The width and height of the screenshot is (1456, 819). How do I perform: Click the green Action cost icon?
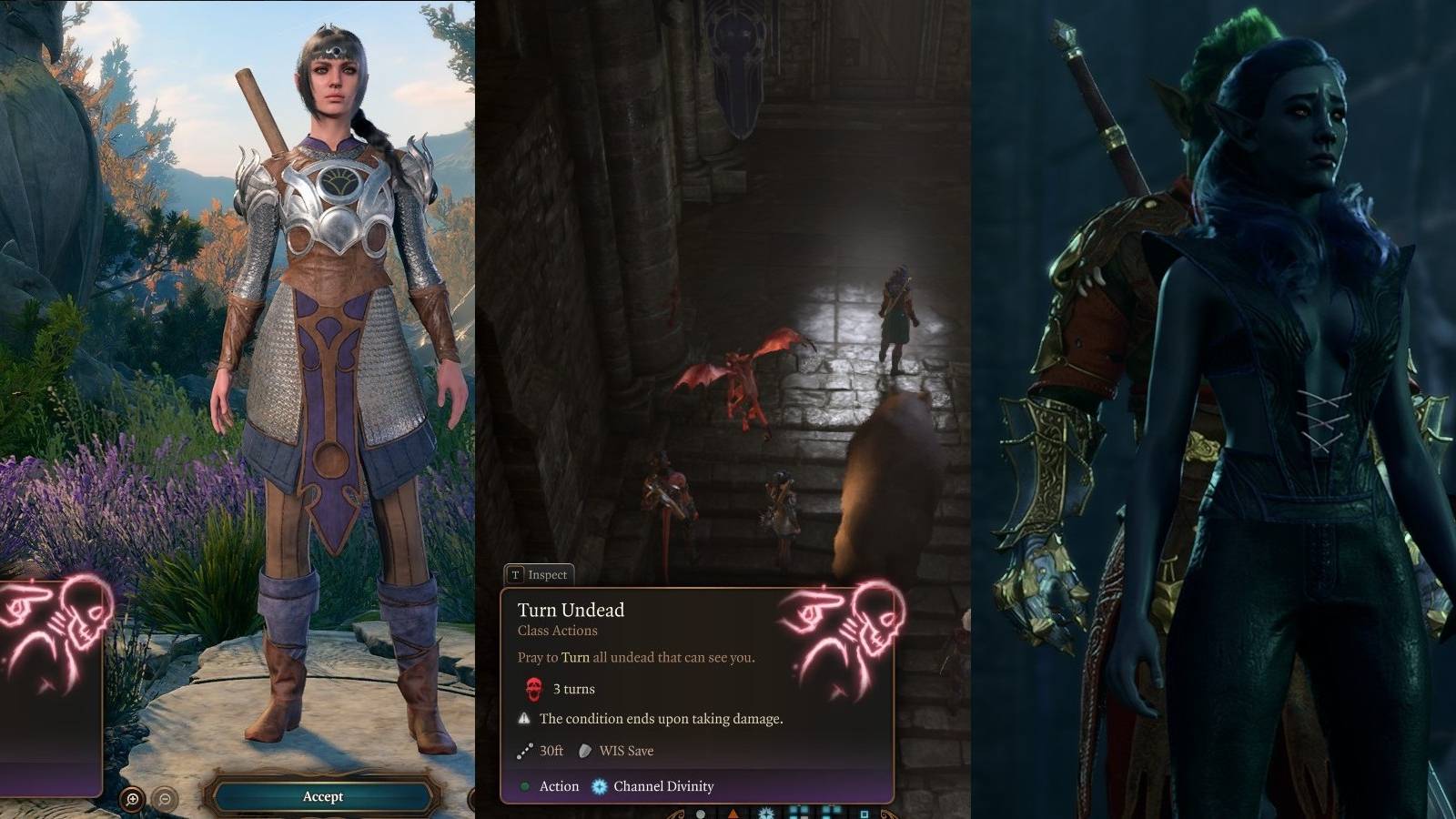(x=525, y=786)
